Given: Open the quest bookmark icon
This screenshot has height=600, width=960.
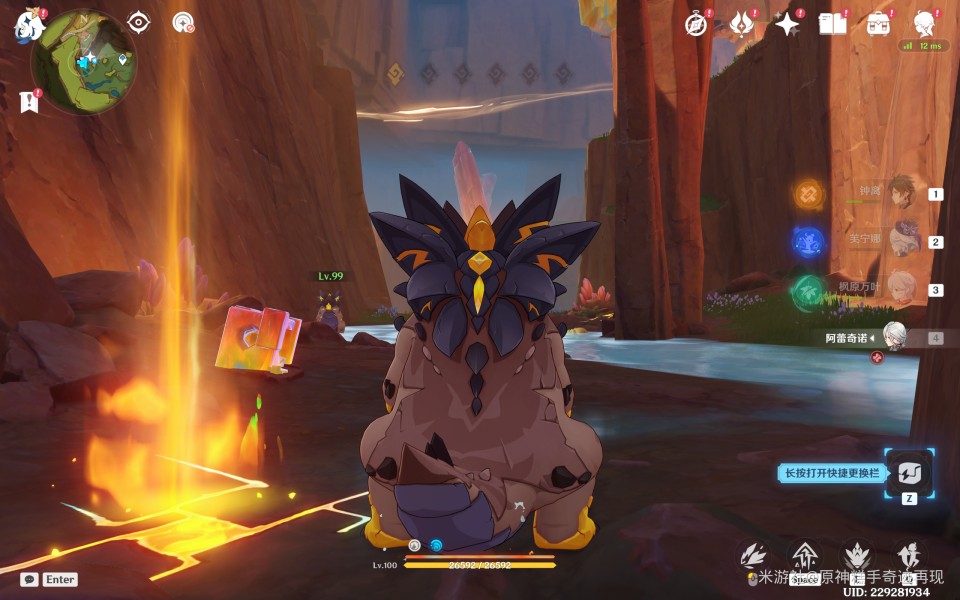Looking at the screenshot, I should (28, 101).
